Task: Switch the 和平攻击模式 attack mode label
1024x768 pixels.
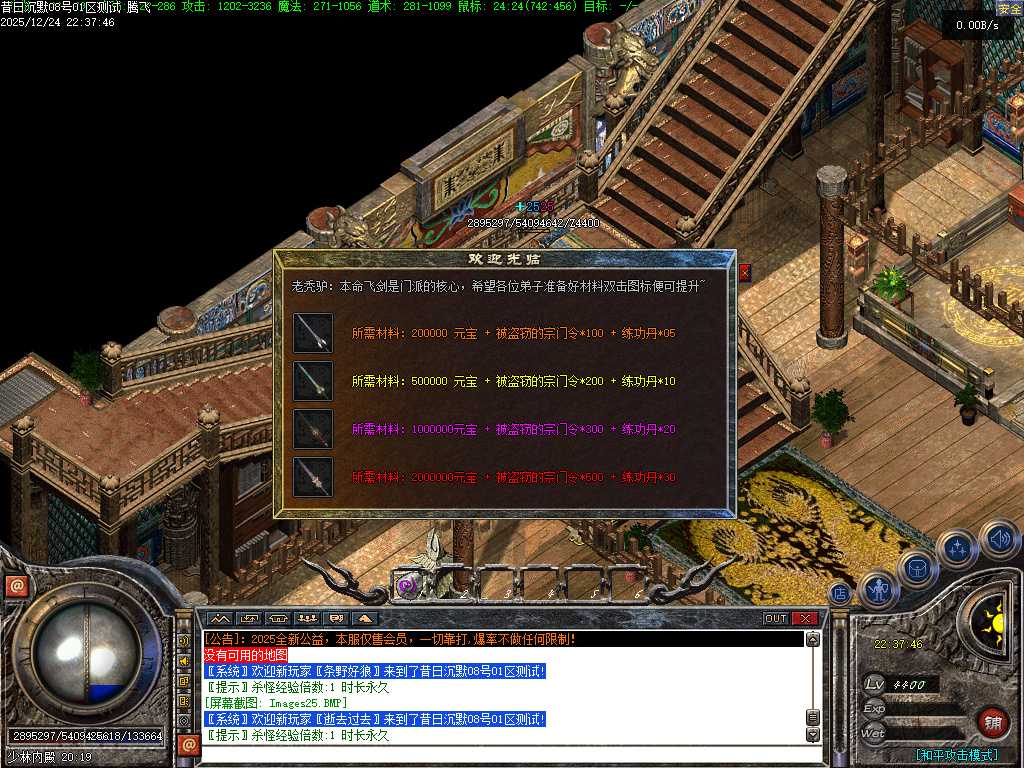Action: [956, 755]
